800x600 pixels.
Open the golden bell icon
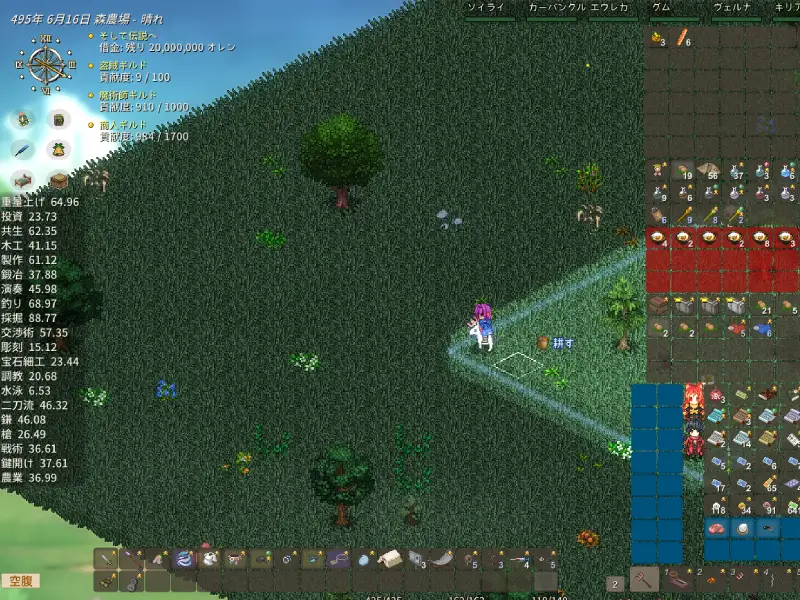[60, 149]
